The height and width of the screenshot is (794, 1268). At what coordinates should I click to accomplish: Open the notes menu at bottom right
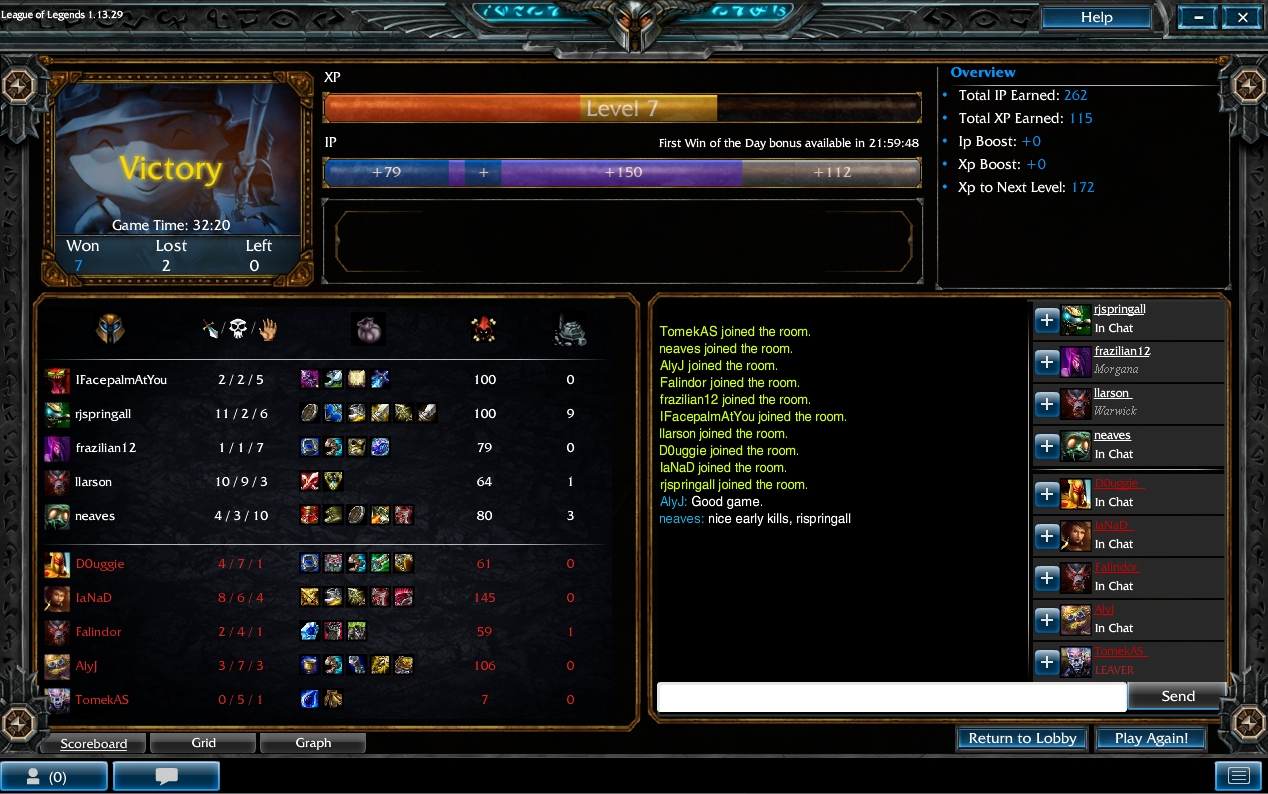[1238, 776]
